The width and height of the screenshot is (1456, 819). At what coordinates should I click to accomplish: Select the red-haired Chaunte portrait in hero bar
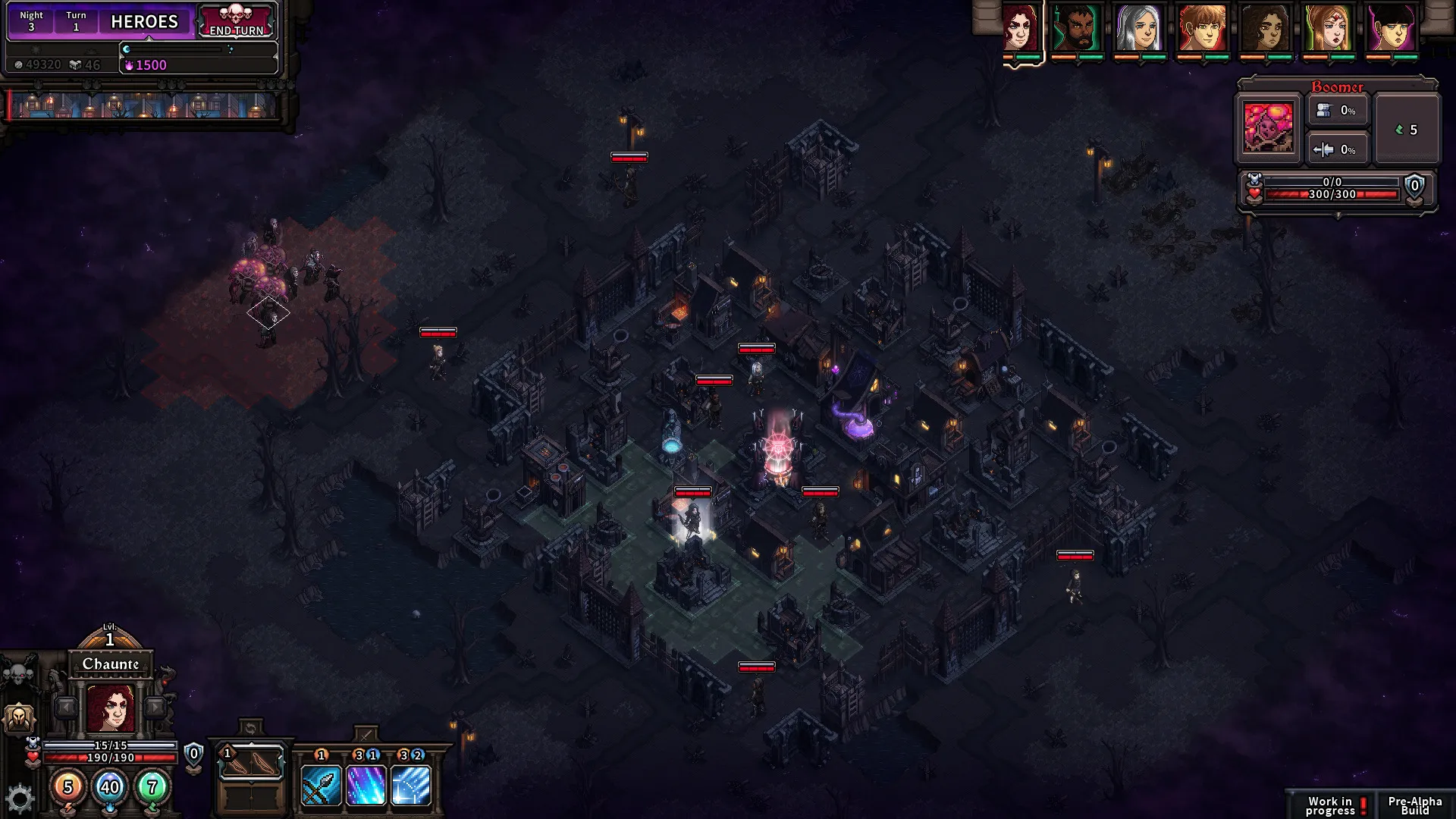(1021, 29)
